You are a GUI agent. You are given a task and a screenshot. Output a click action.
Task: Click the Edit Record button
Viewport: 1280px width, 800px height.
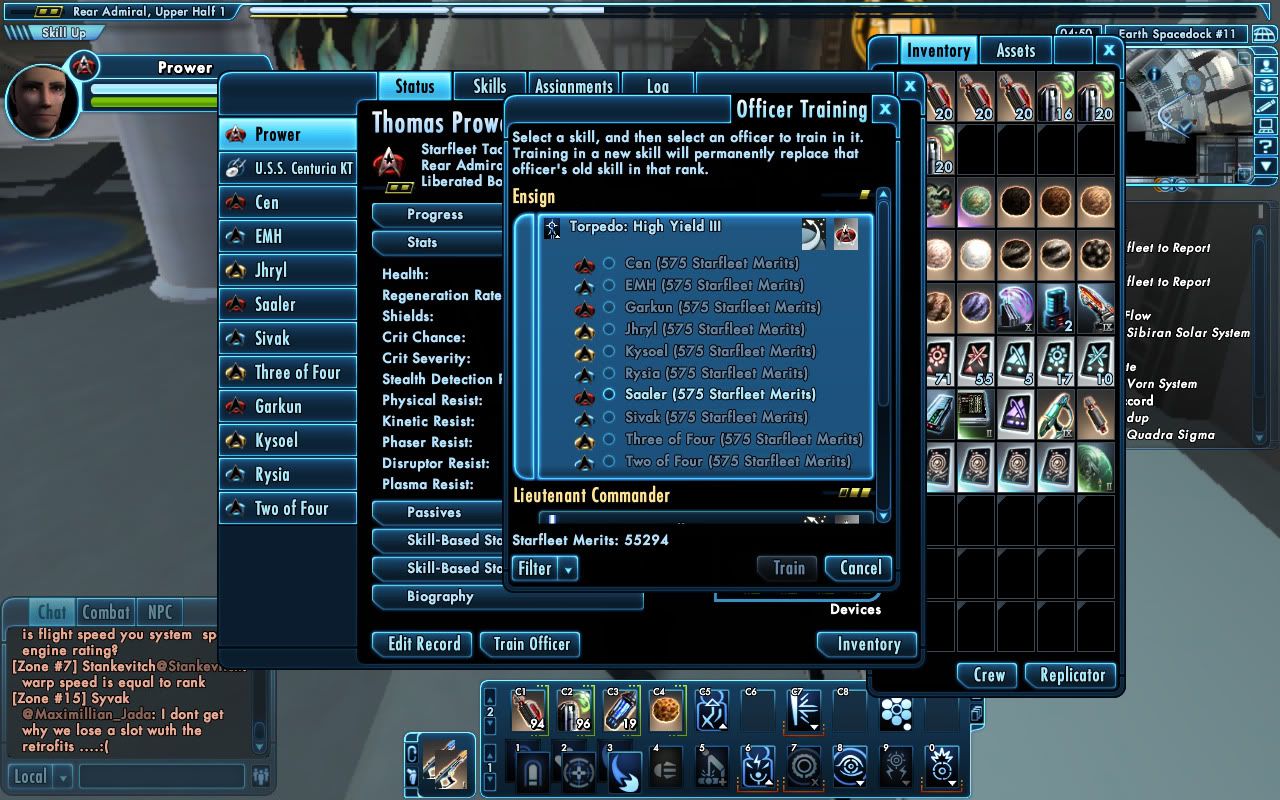(424, 644)
